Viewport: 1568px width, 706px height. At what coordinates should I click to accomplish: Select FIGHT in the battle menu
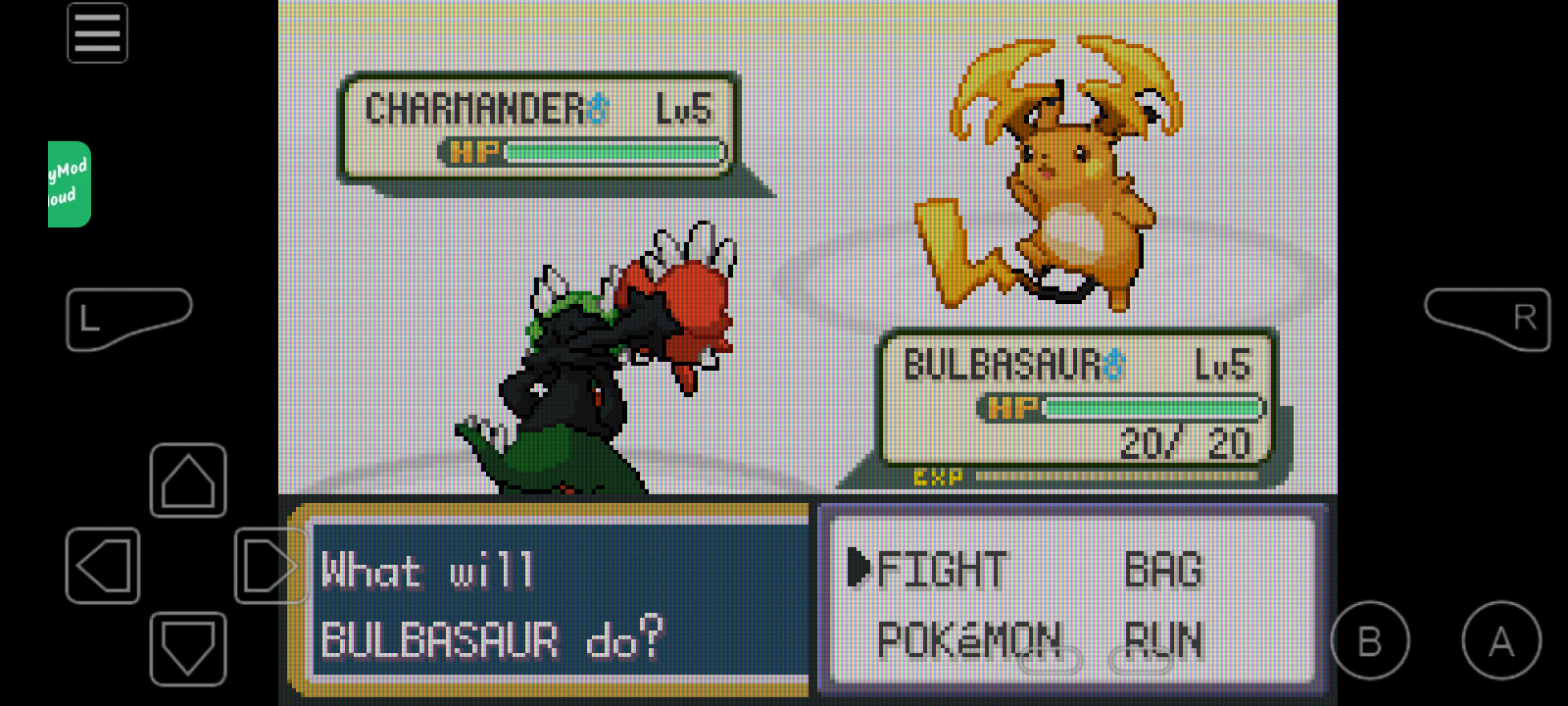(x=941, y=570)
